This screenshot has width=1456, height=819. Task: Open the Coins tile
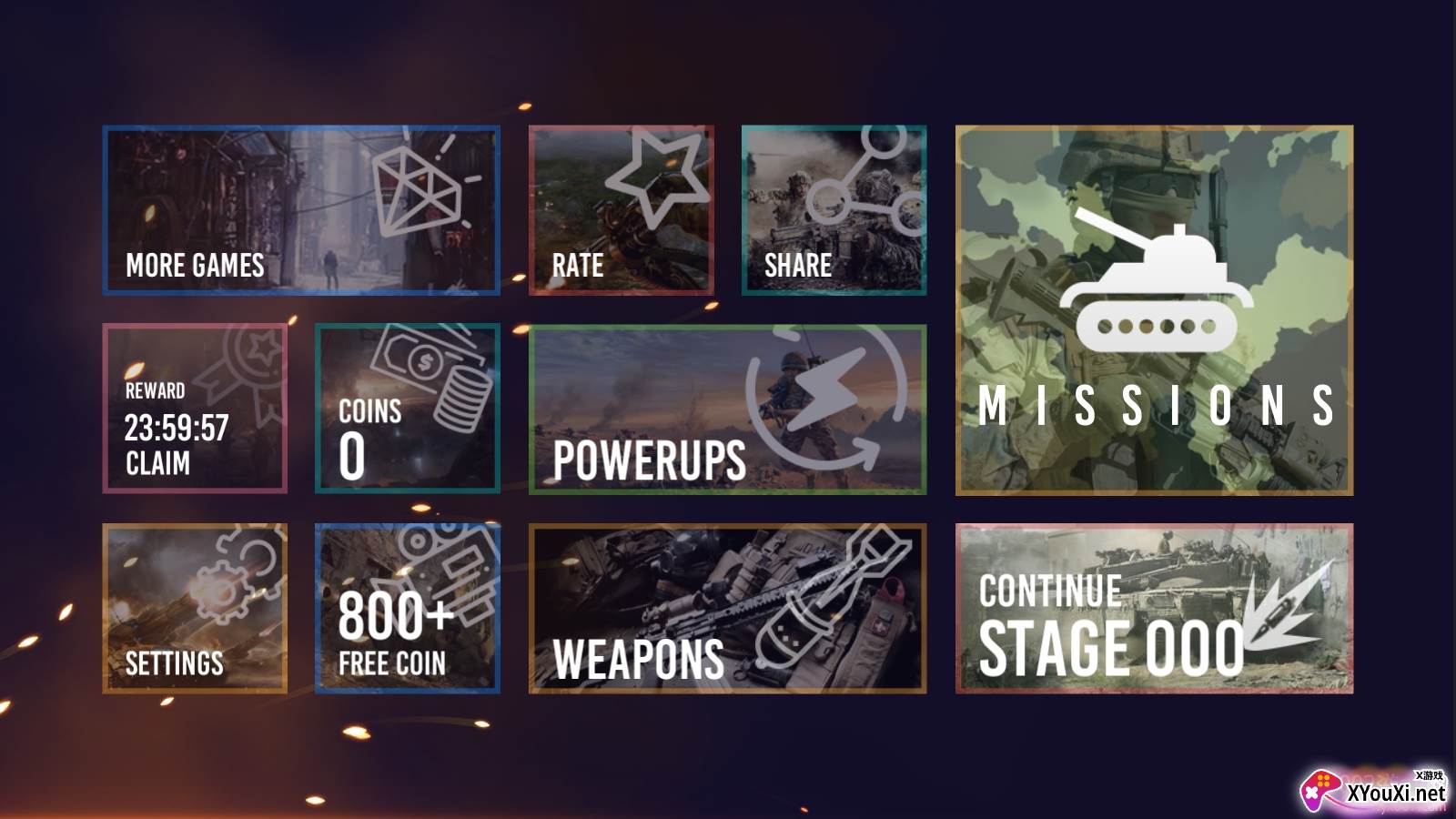[x=407, y=409]
